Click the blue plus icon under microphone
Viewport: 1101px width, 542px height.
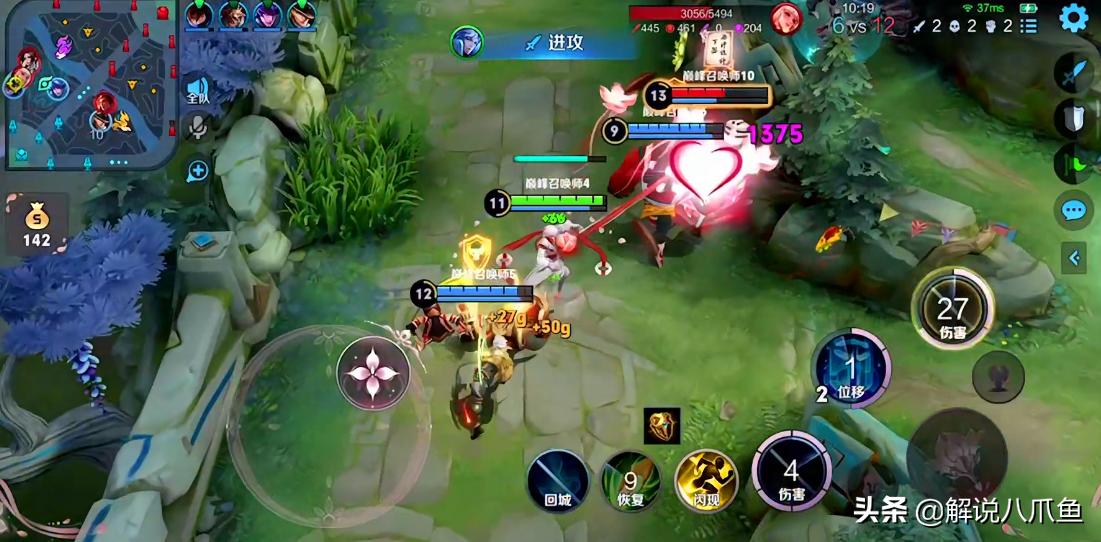[x=198, y=170]
